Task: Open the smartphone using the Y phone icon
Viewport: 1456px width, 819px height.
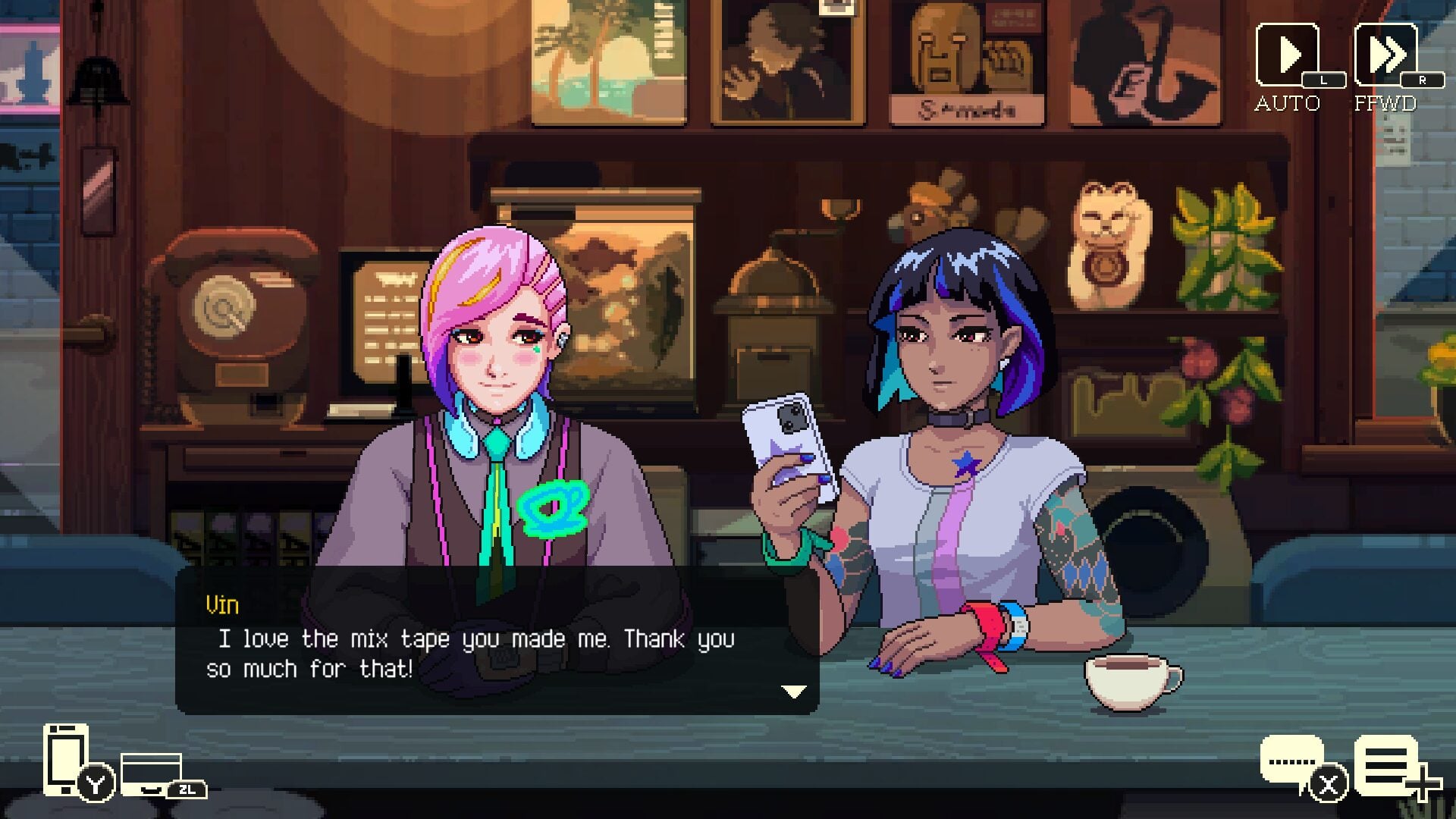Action: pos(67,758)
